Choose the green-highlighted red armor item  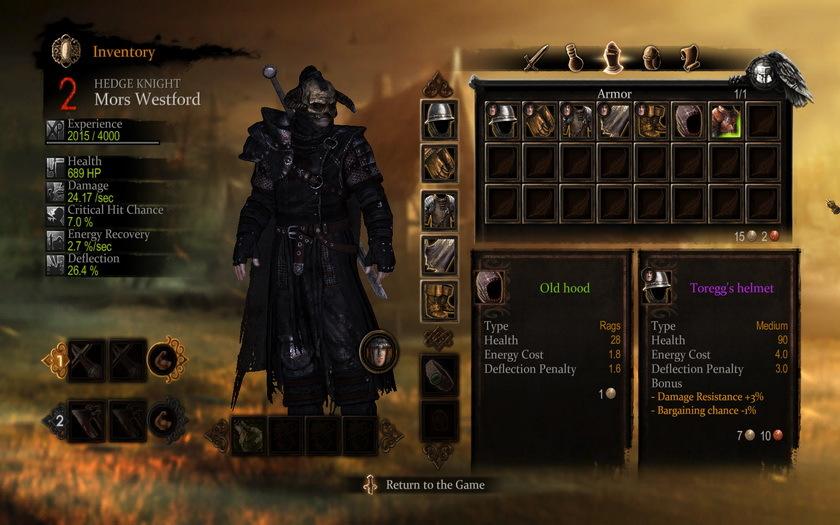pos(725,121)
